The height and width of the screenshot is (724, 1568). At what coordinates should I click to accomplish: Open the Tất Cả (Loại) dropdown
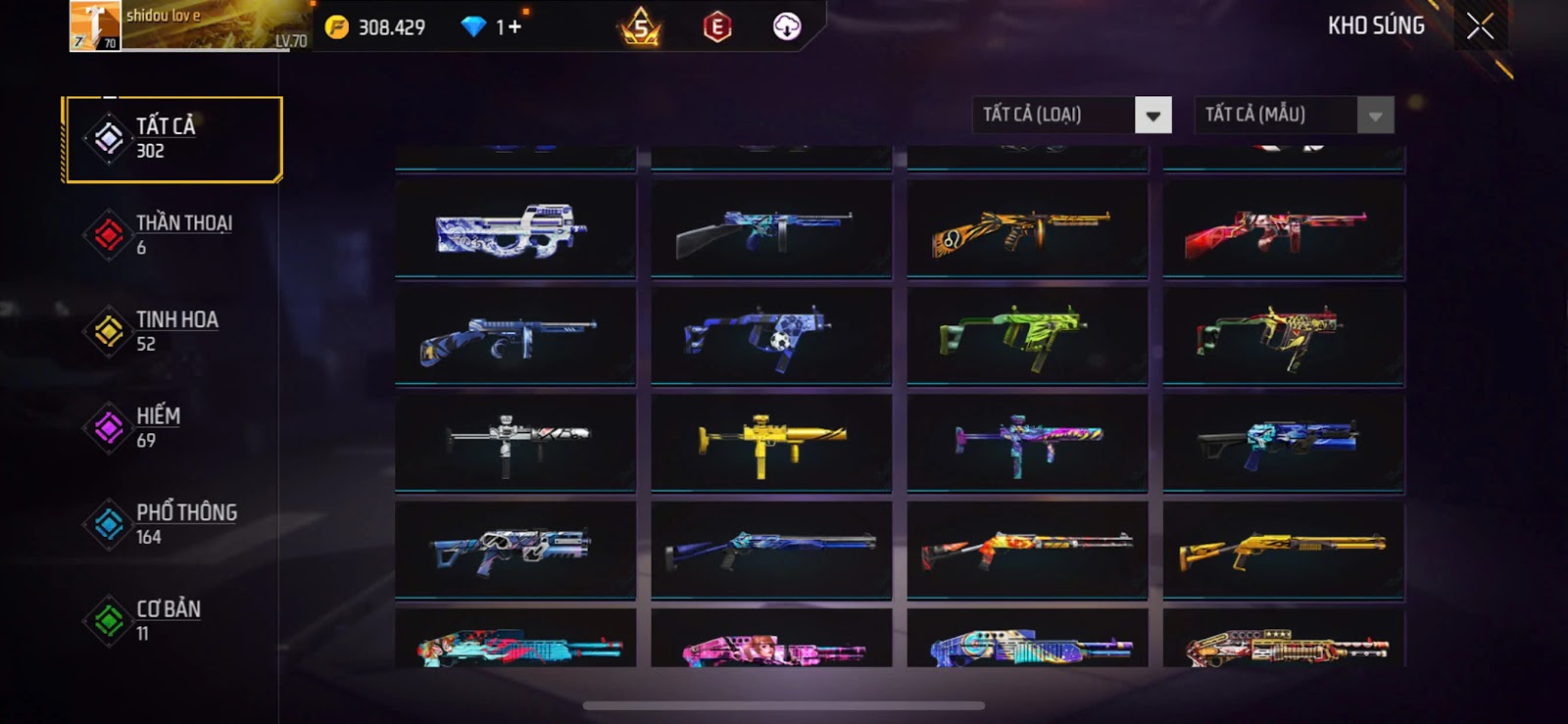coord(1152,116)
